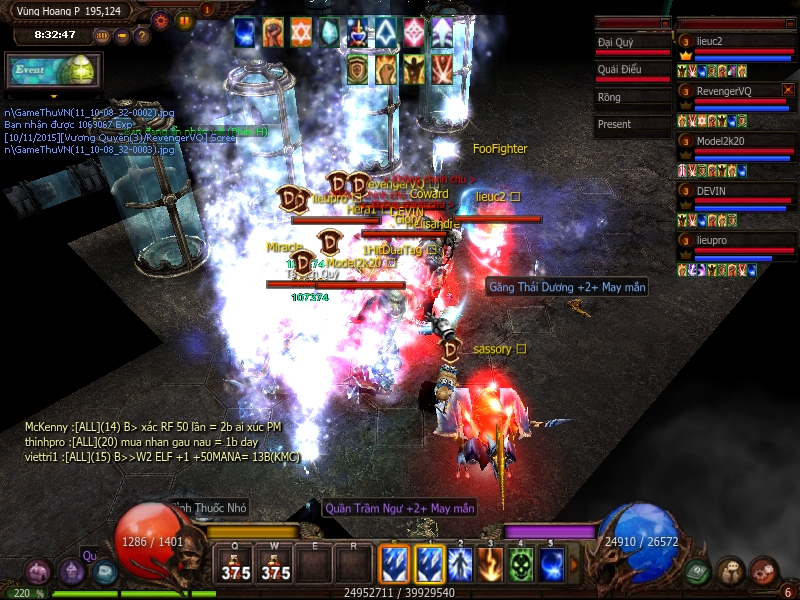Use the potion in hotbar slot Q
The width and height of the screenshot is (800, 600).
pos(235,565)
